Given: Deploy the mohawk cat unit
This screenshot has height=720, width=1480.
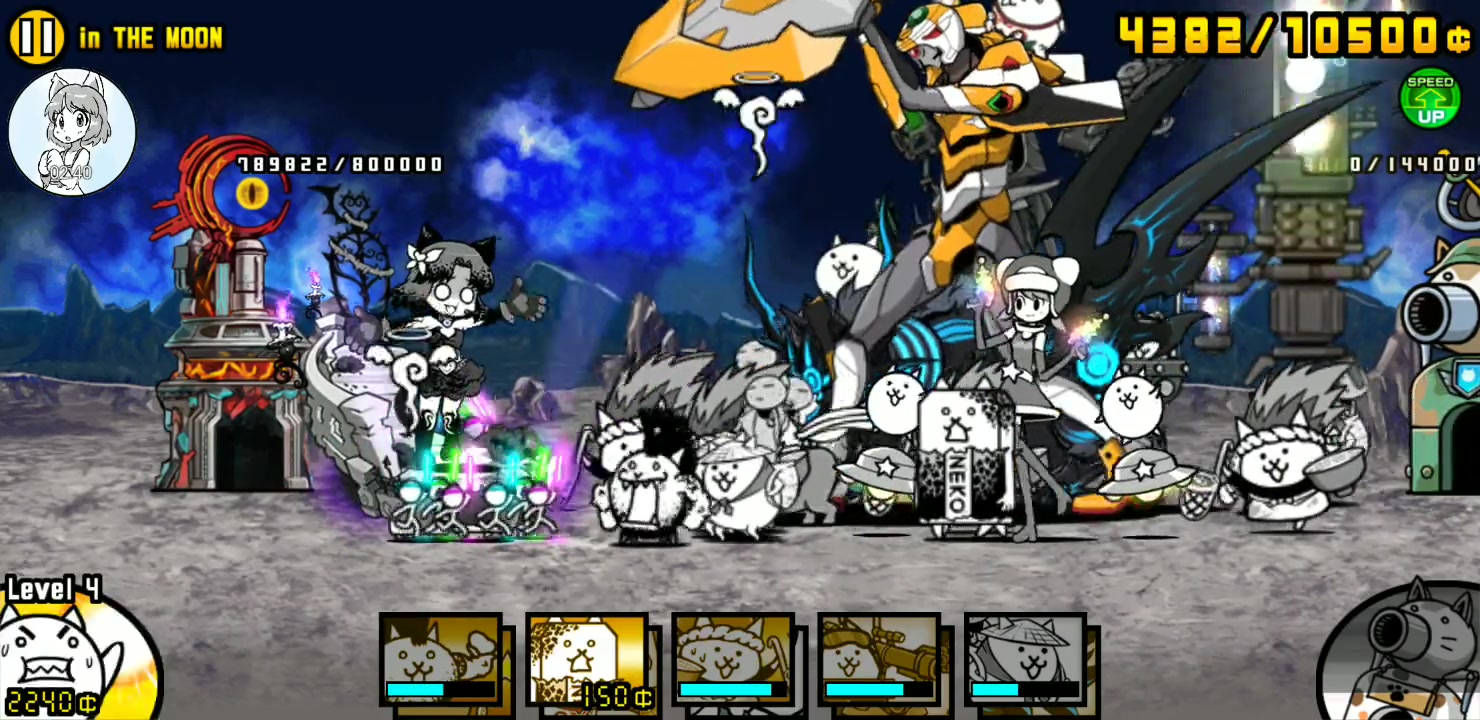Looking at the screenshot, I should point(440,659).
